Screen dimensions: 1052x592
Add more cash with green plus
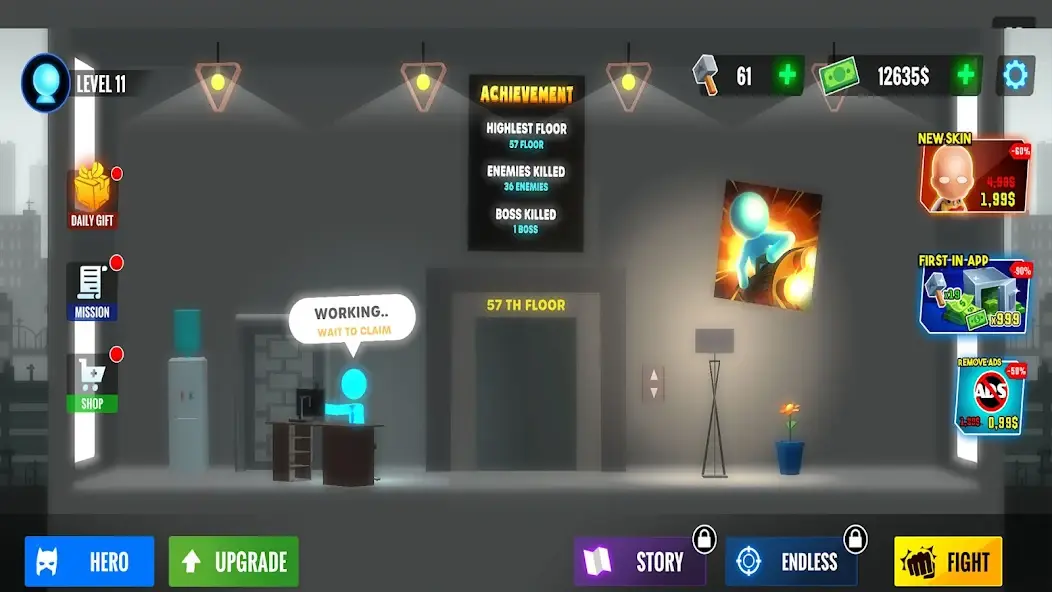pos(966,76)
